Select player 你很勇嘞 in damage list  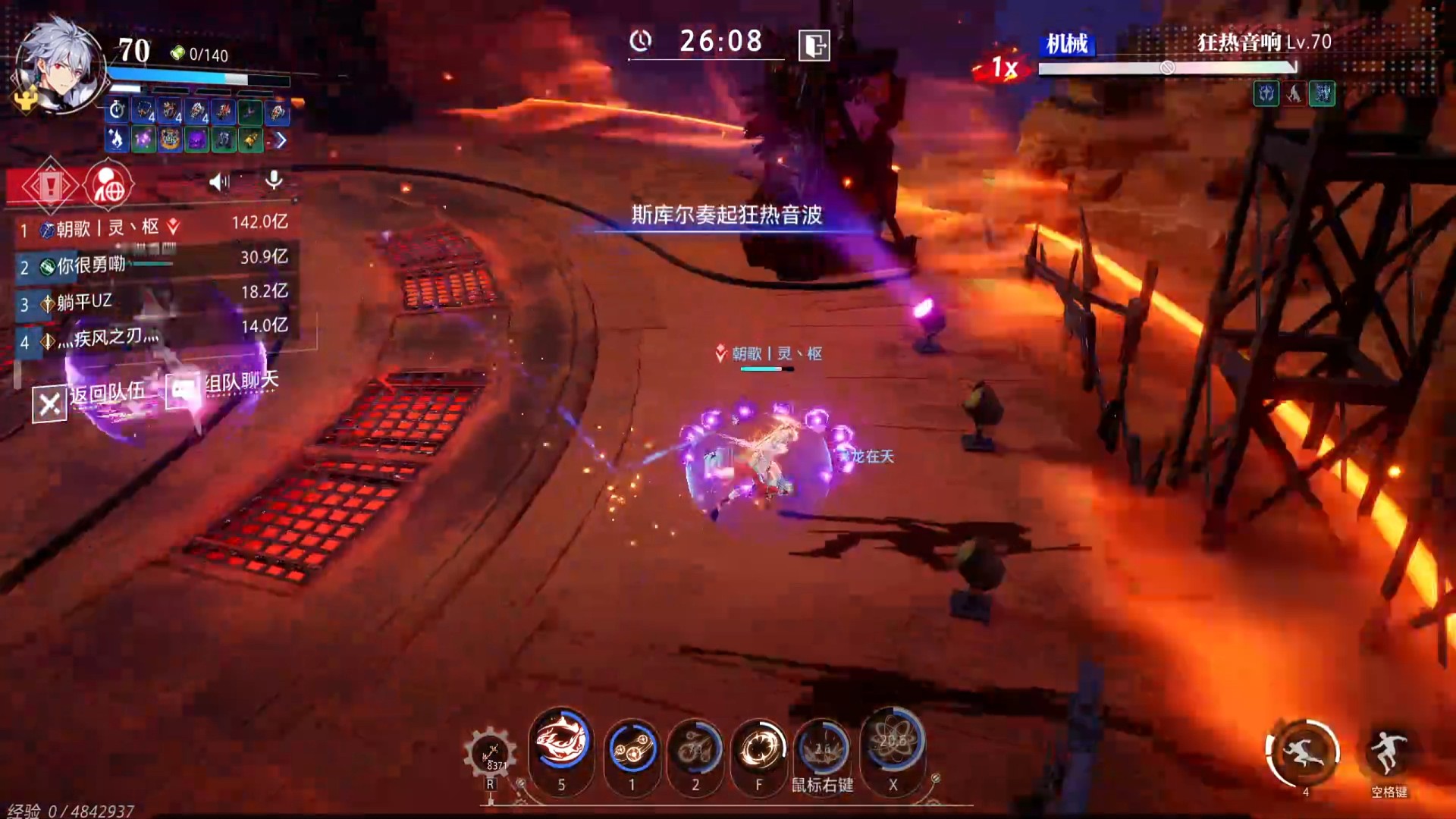click(152, 264)
